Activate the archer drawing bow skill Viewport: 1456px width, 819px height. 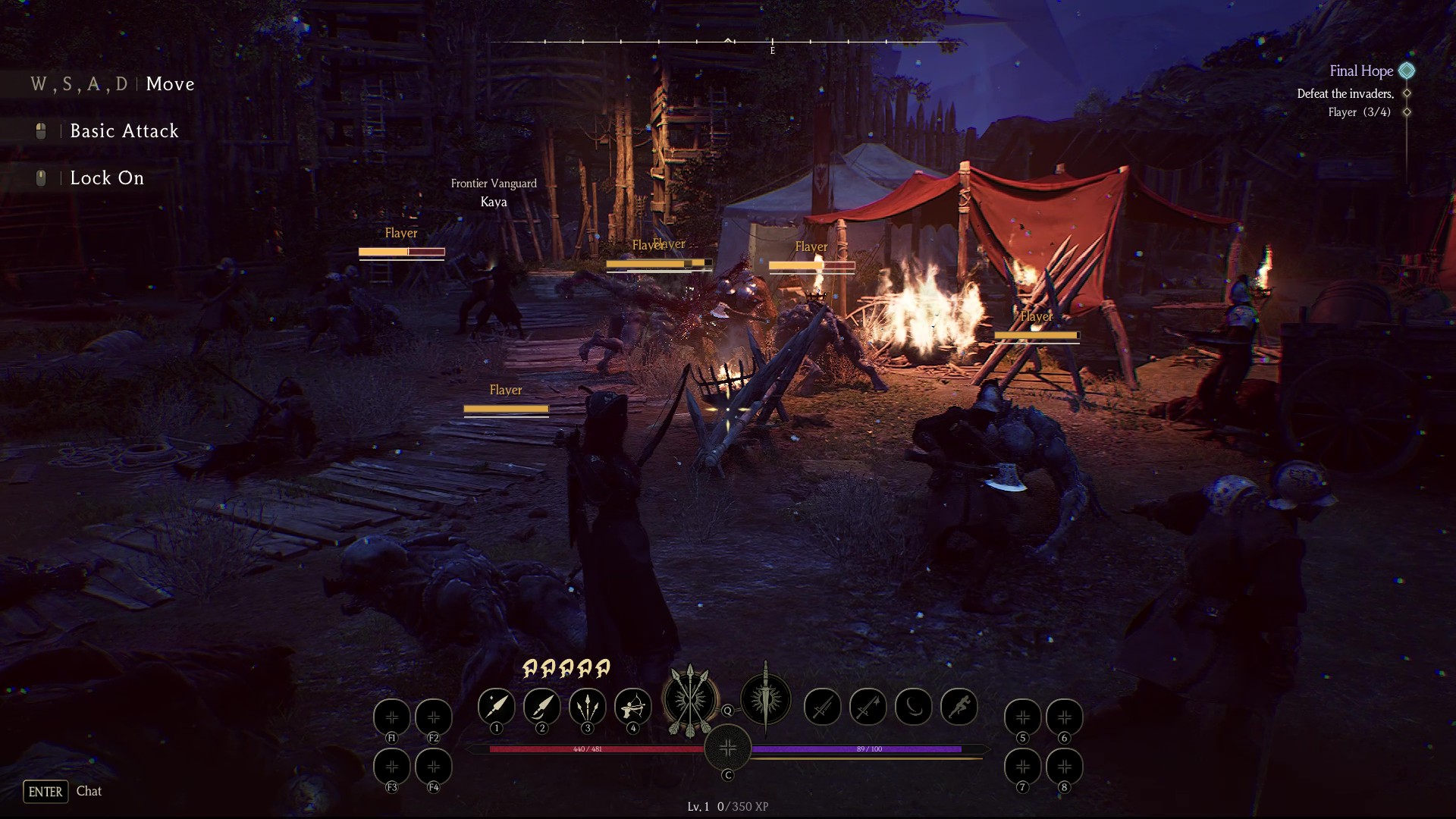point(632,707)
